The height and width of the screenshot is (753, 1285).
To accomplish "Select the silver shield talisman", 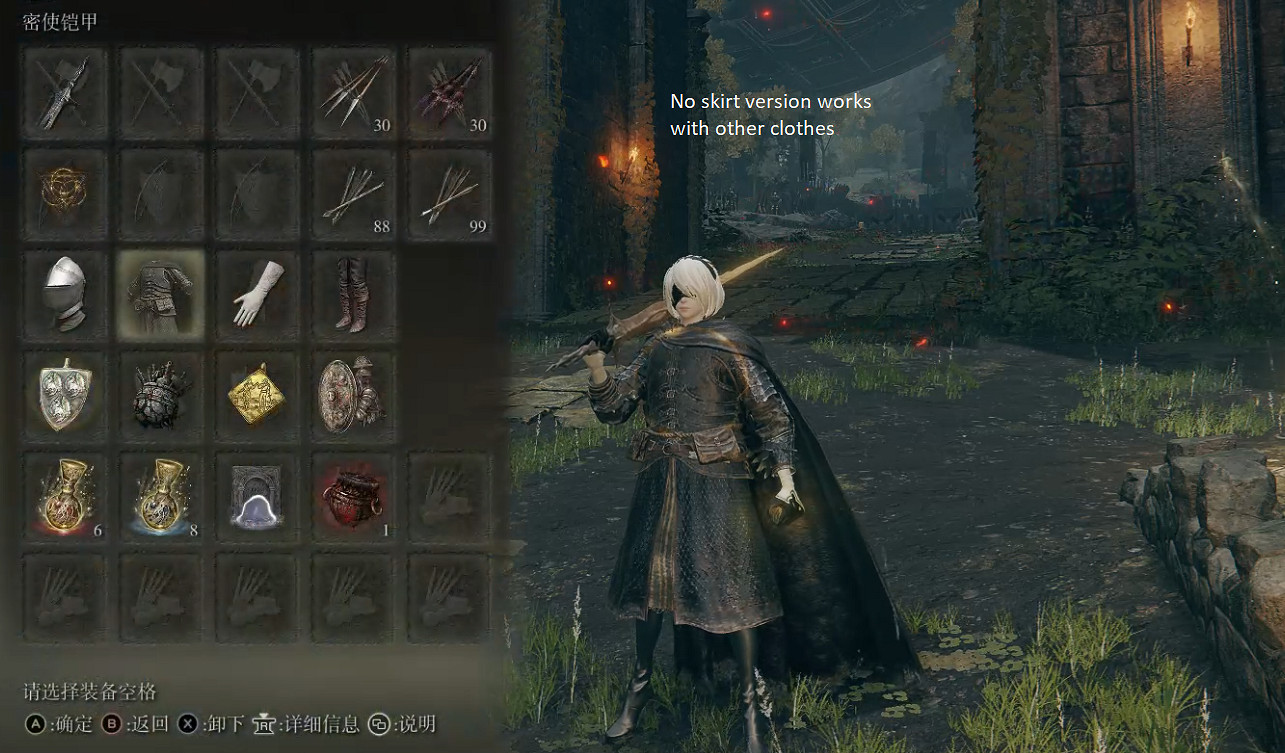I will pyautogui.click(x=65, y=395).
